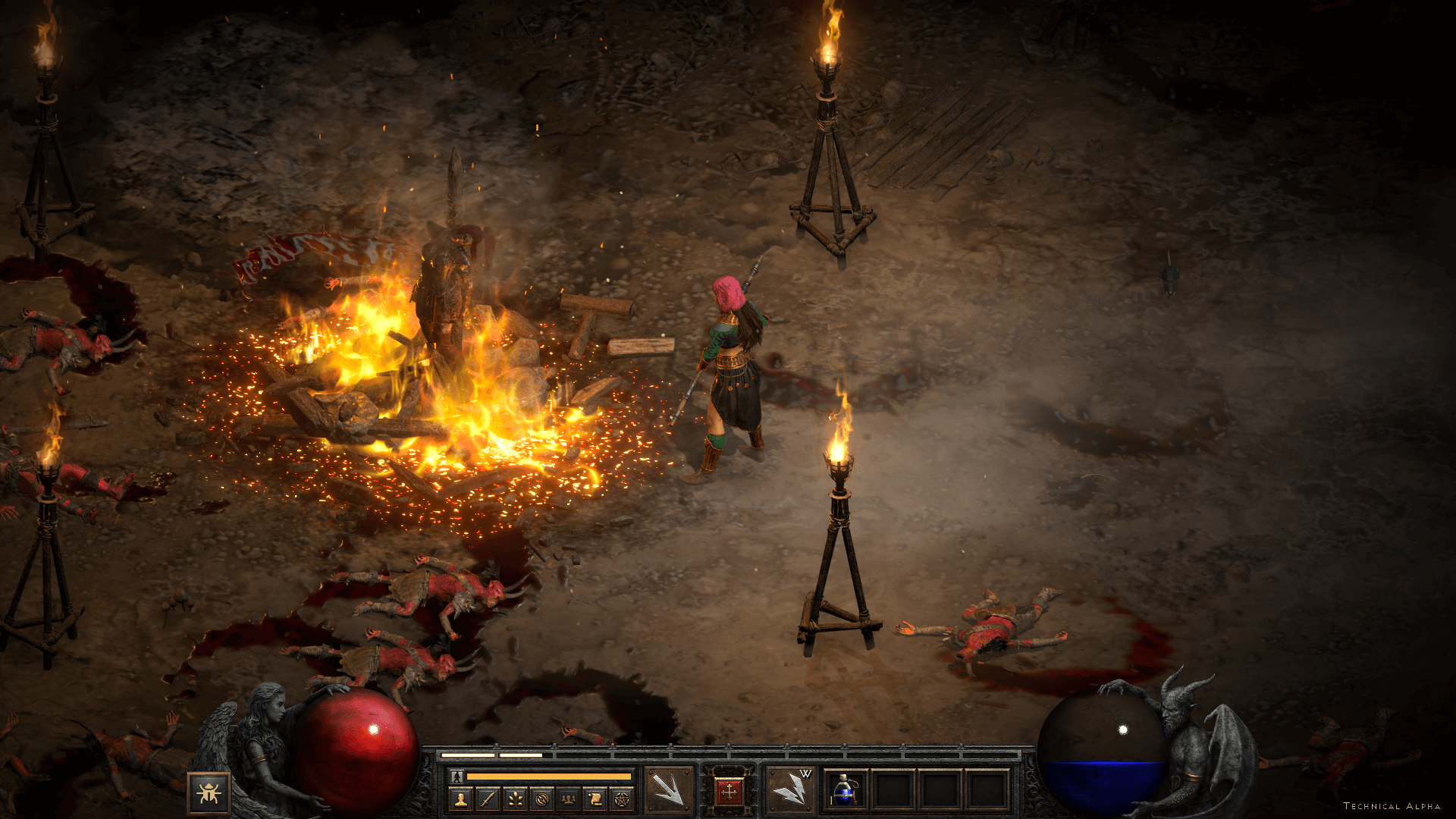Viewport: 1456px width, 819px height.
Task: Open the party screen icon
Action: click(x=568, y=799)
